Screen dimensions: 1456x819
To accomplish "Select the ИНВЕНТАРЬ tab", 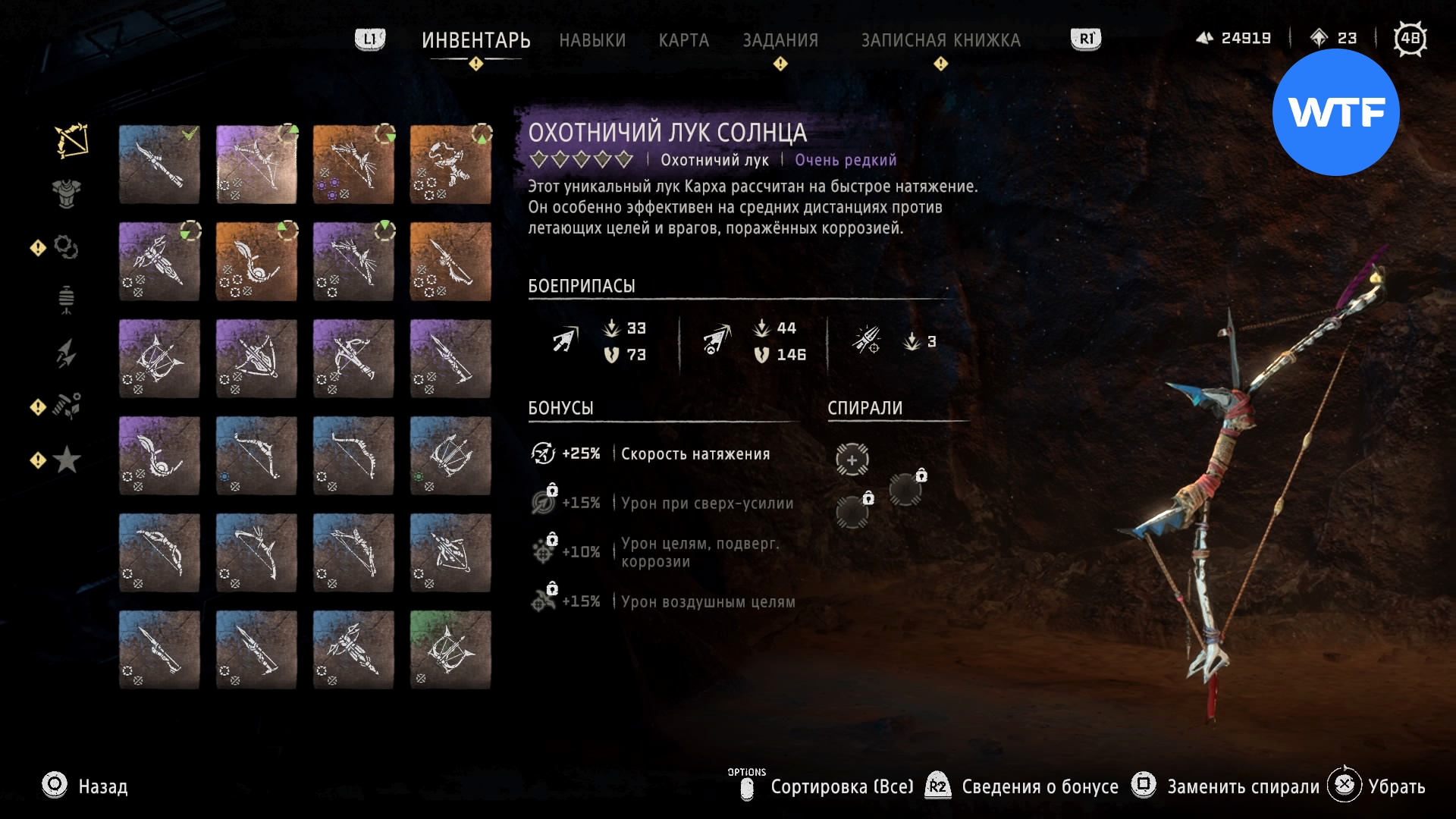I will (475, 40).
